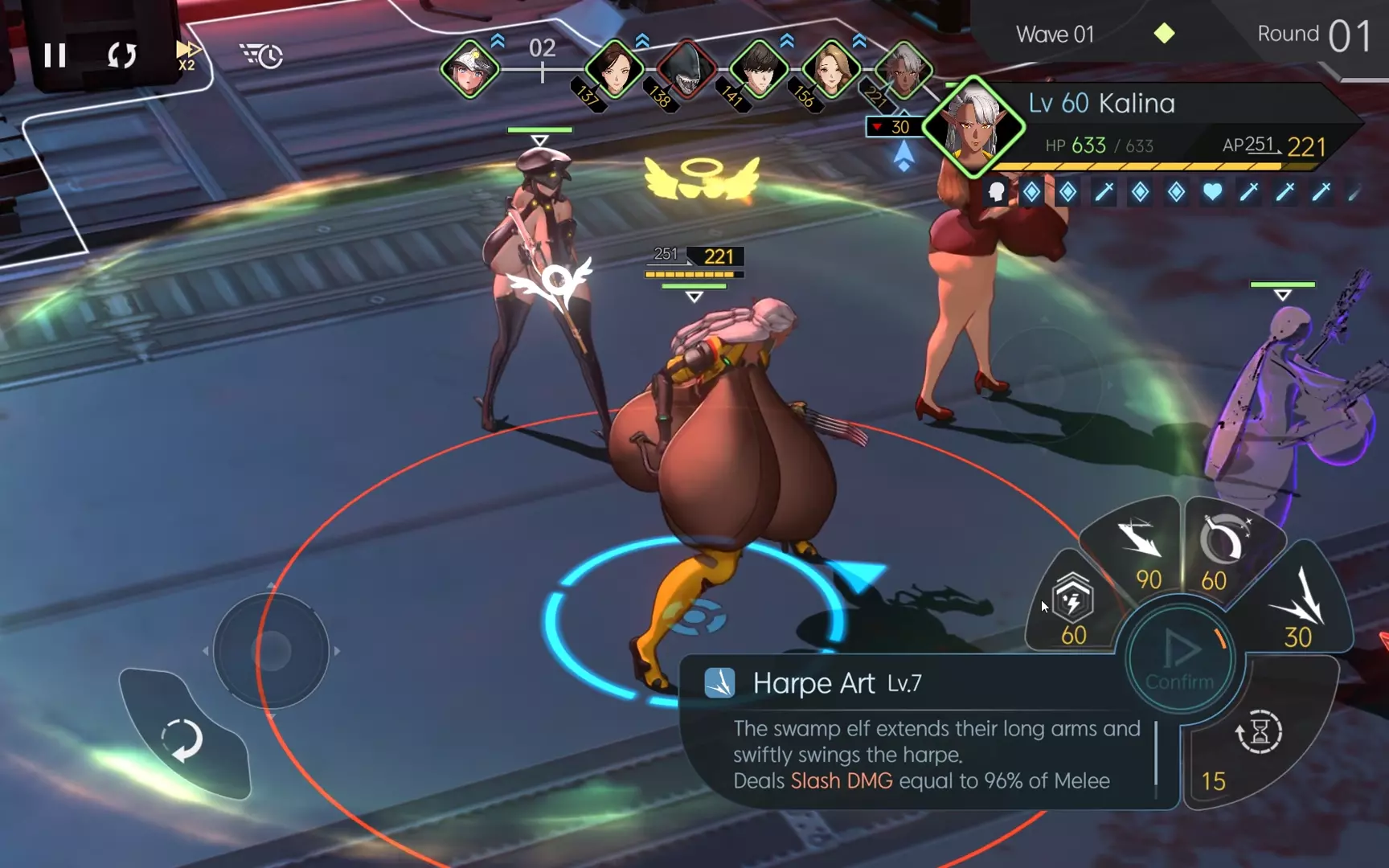Image resolution: width=1389 pixels, height=868 pixels.
Task: Select Kalina's portrait in the info panel
Action: point(973,127)
